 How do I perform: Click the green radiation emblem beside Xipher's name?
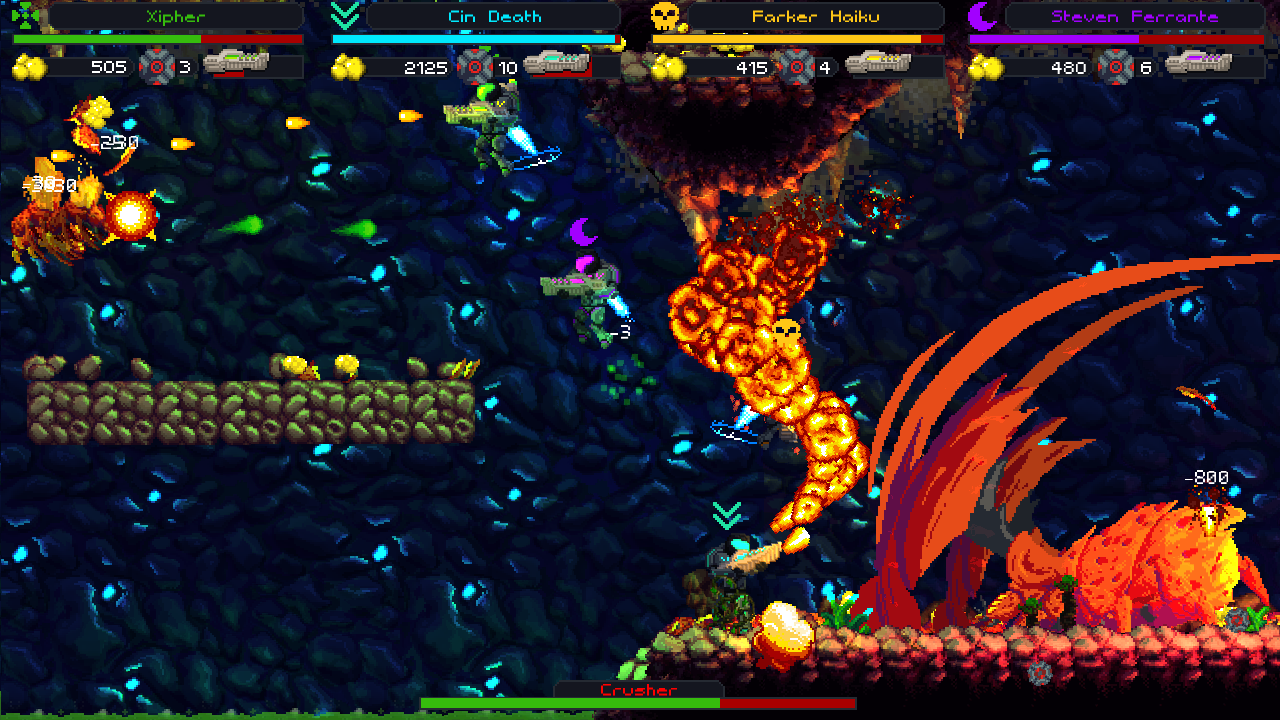click(x=28, y=15)
